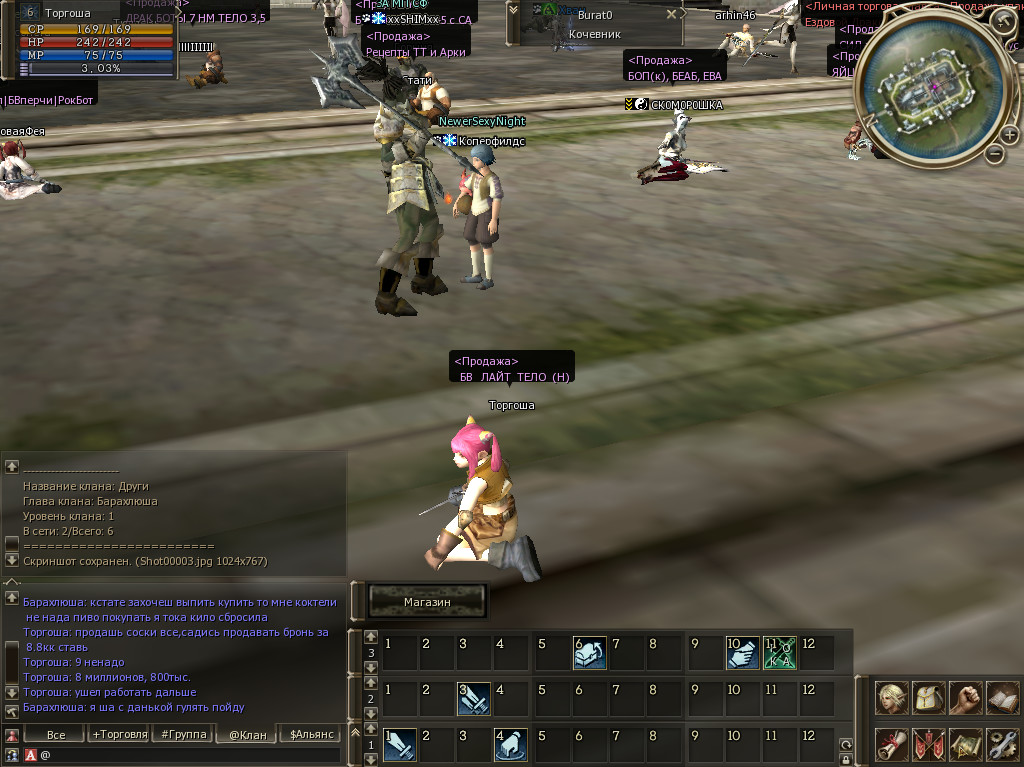Image resolution: width=1024 pixels, height=767 pixels.
Task: Open the fist actions menu icon
Action: (x=965, y=697)
